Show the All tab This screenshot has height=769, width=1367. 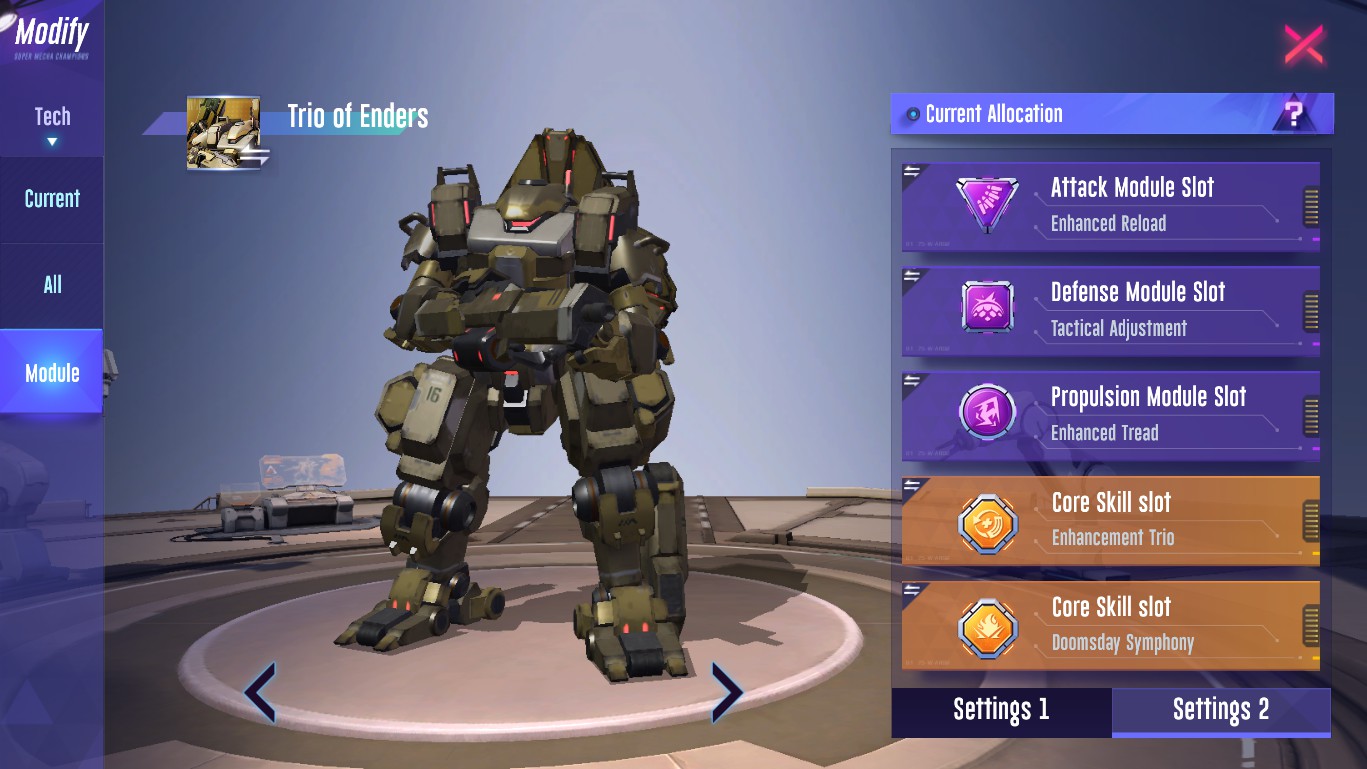point(52,285)
